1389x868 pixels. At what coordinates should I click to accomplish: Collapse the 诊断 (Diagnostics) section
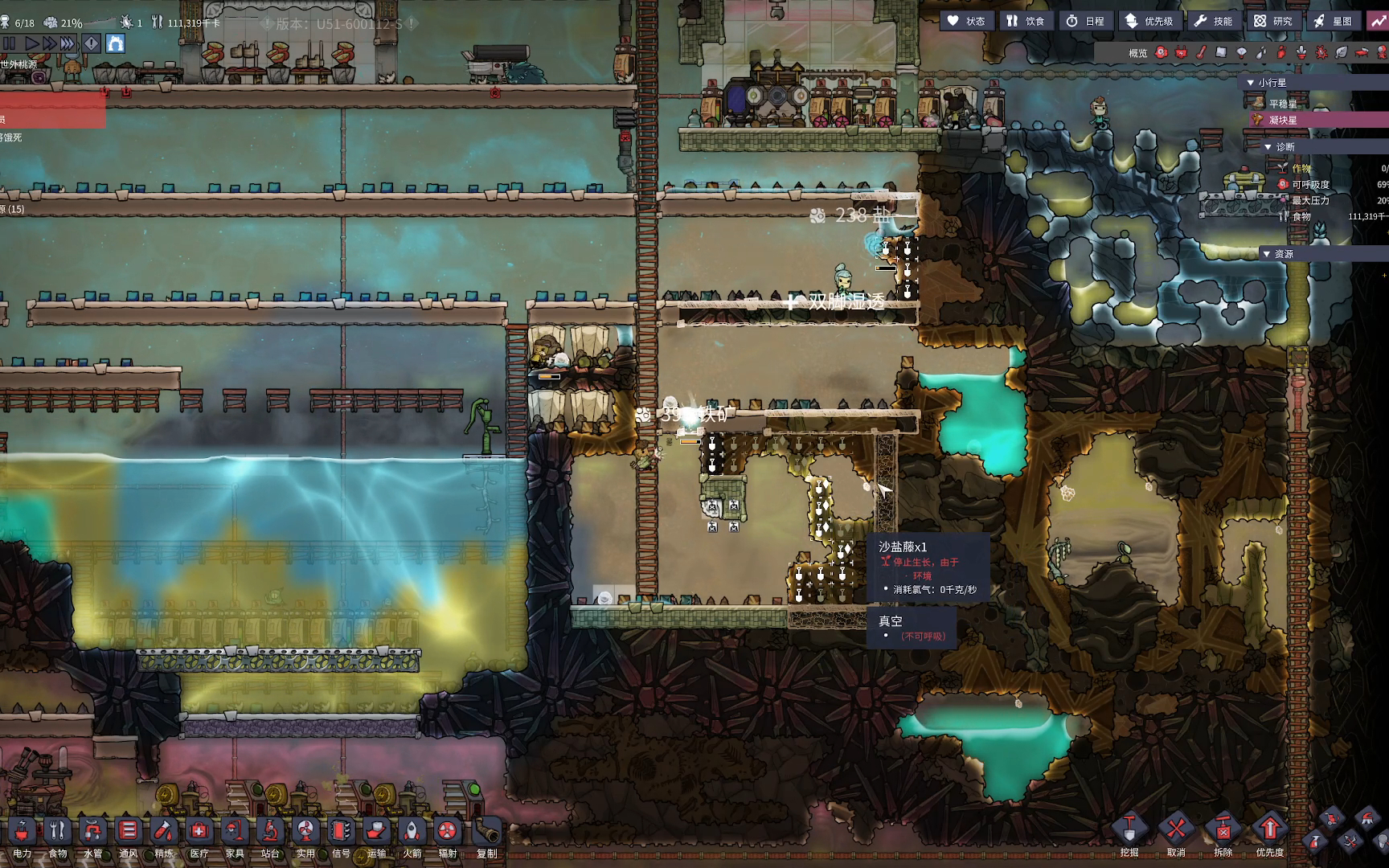(x=1268, y=147)
